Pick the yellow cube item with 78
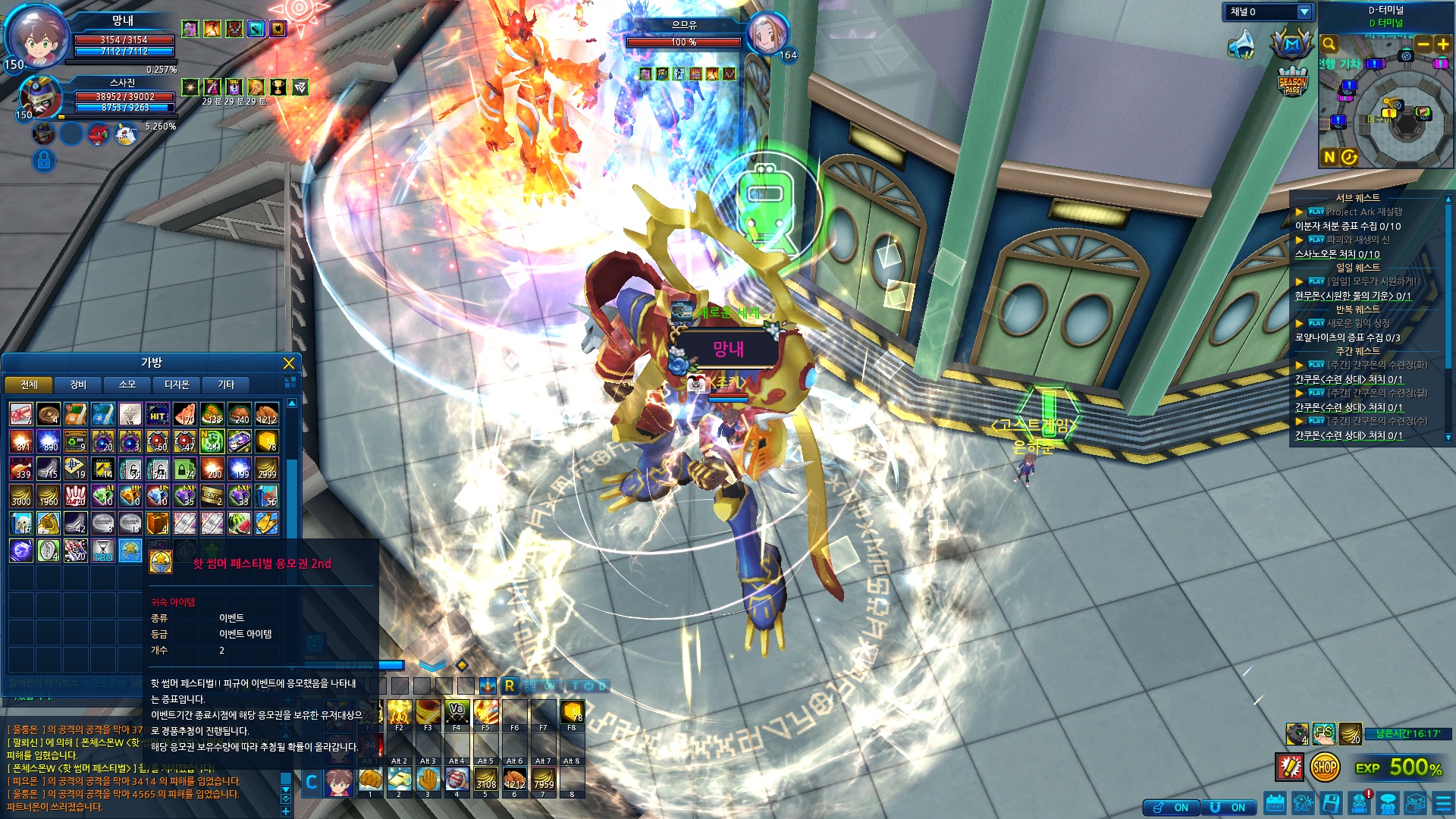This screenshot has height=819, width=1456. pyautogui.click(x=266, y=441)
